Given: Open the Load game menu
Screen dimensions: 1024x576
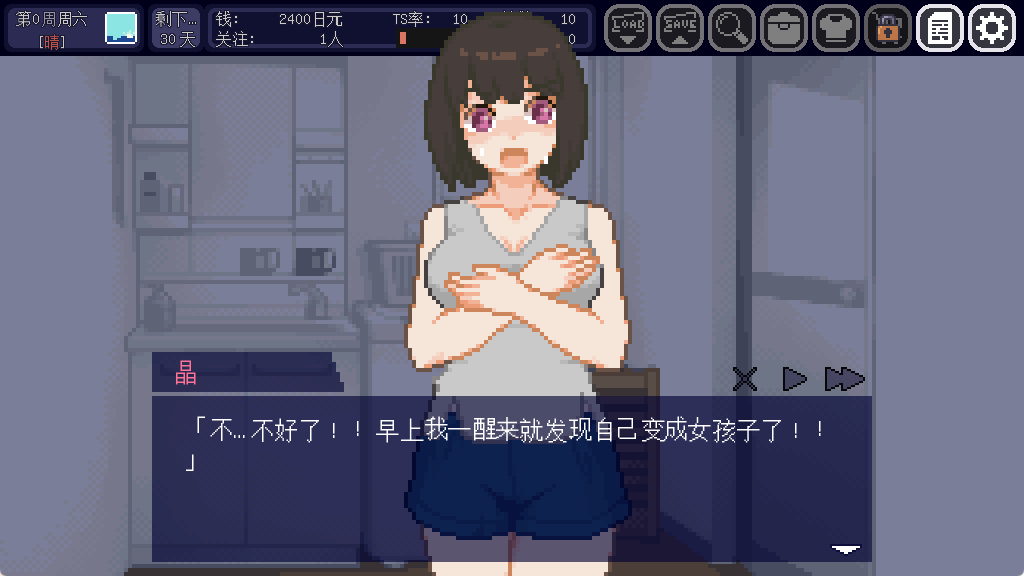Looking at the screenshot, I should pos(627,28).
